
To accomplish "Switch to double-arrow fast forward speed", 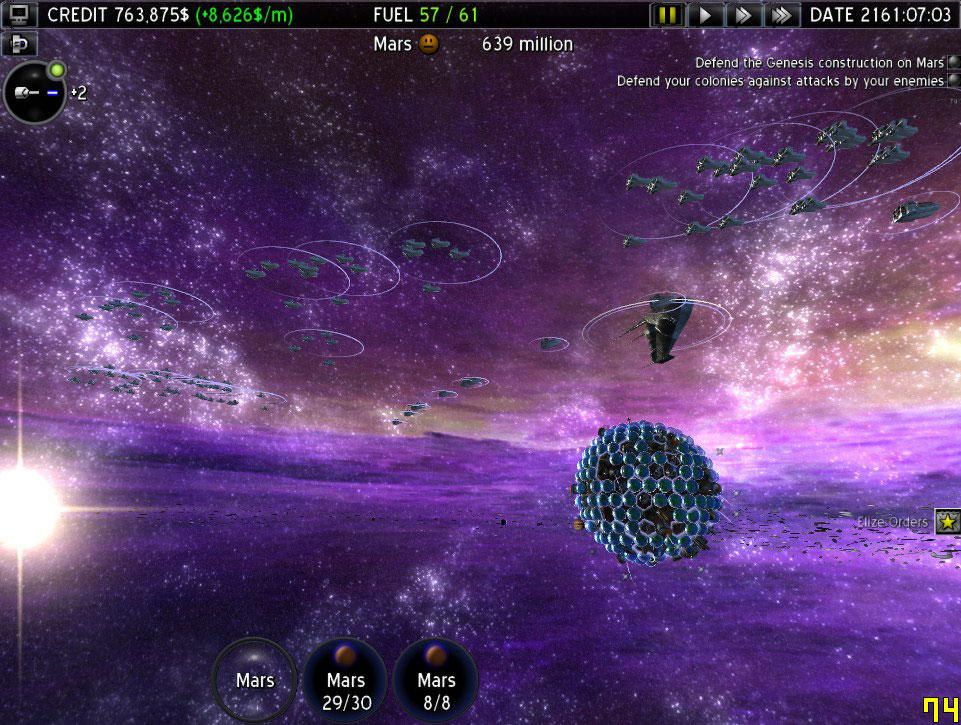I will coord(743,15).
